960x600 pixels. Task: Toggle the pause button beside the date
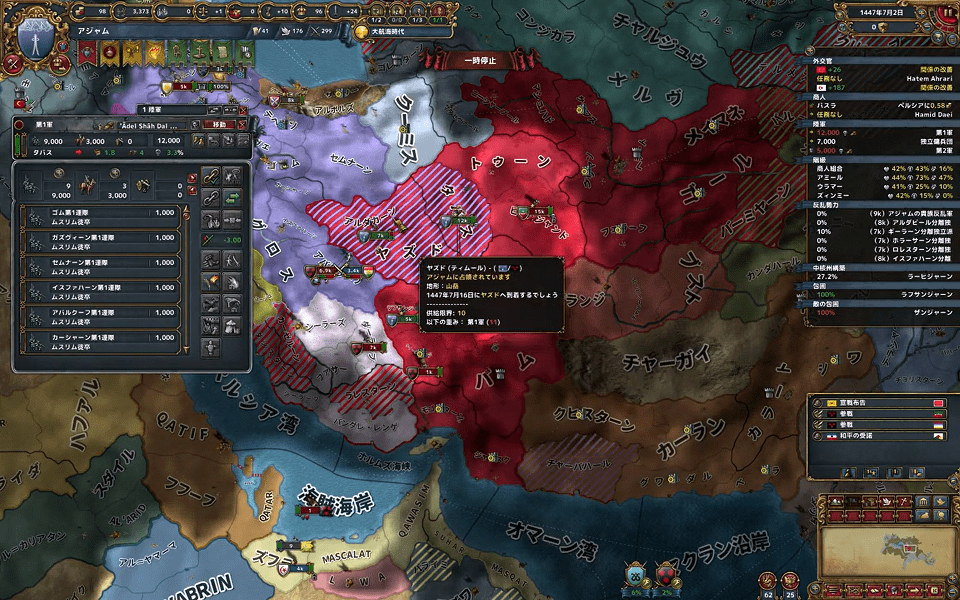(945, 13)
